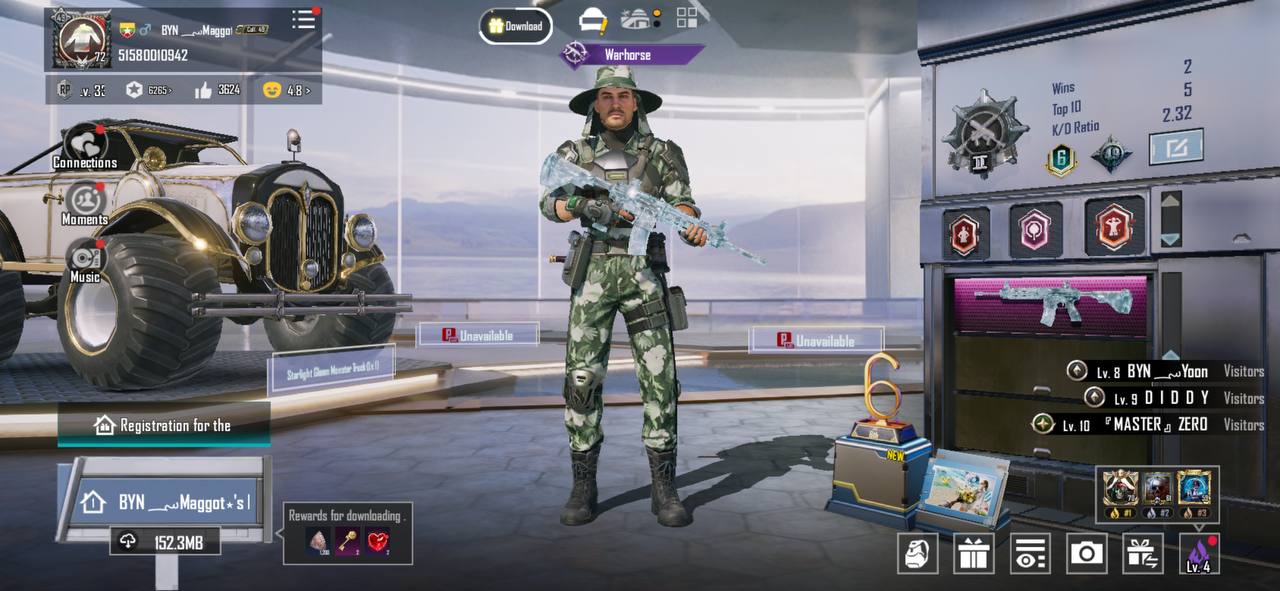Edit the stats showcase panel
This screenshot has height=591, width=1280.
click(x=1175, y=148)
